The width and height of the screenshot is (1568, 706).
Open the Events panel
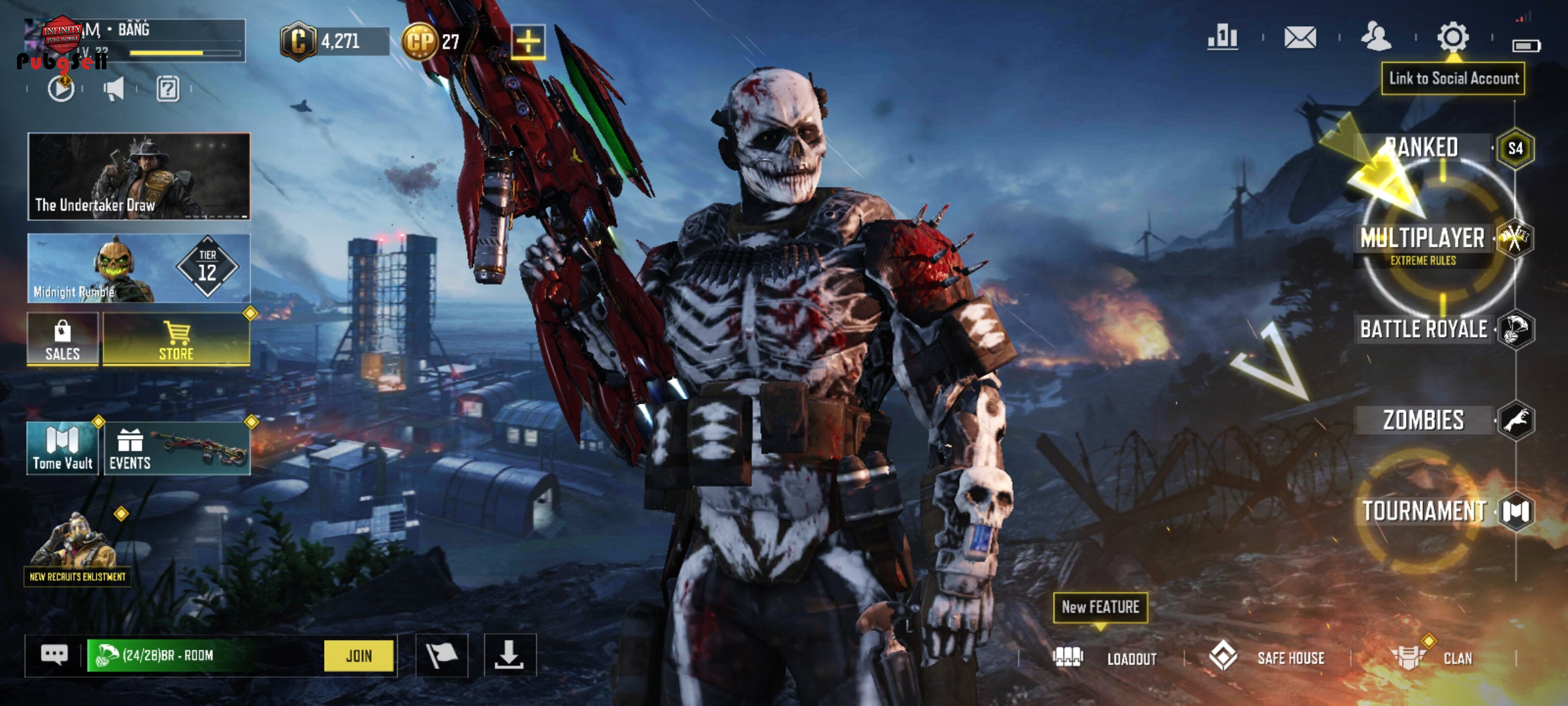click(x=176, y=448)
